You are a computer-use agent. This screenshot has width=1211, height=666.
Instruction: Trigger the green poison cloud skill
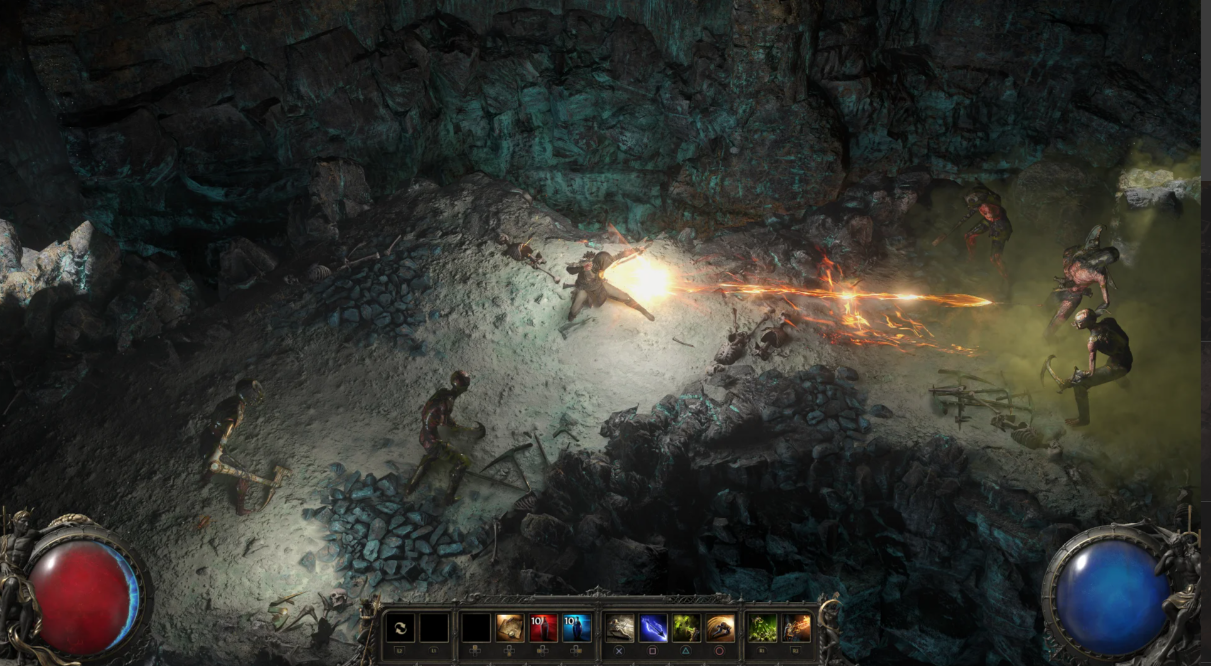coord(687,628)
